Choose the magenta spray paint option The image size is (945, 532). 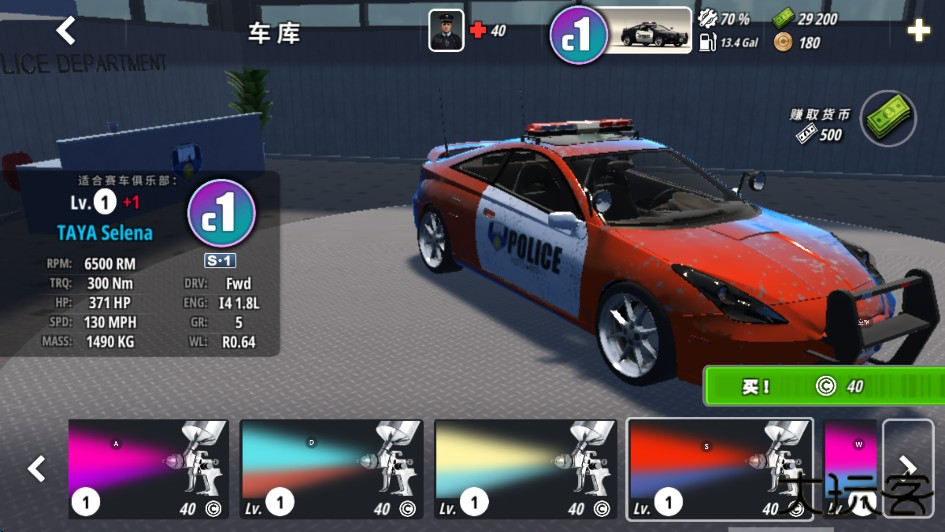149,468
